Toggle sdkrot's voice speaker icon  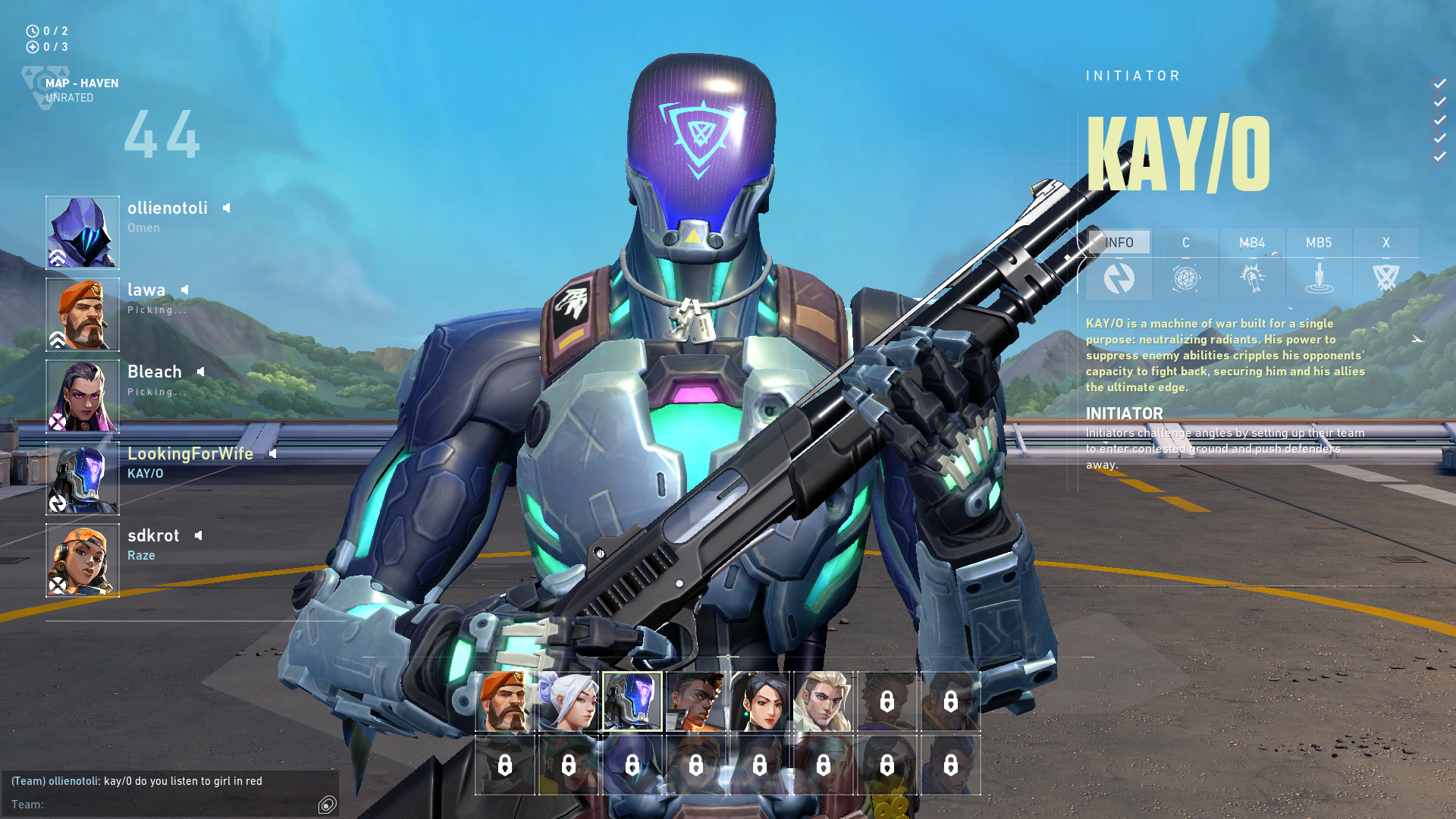pyautogui.click(x=198, y=535)
